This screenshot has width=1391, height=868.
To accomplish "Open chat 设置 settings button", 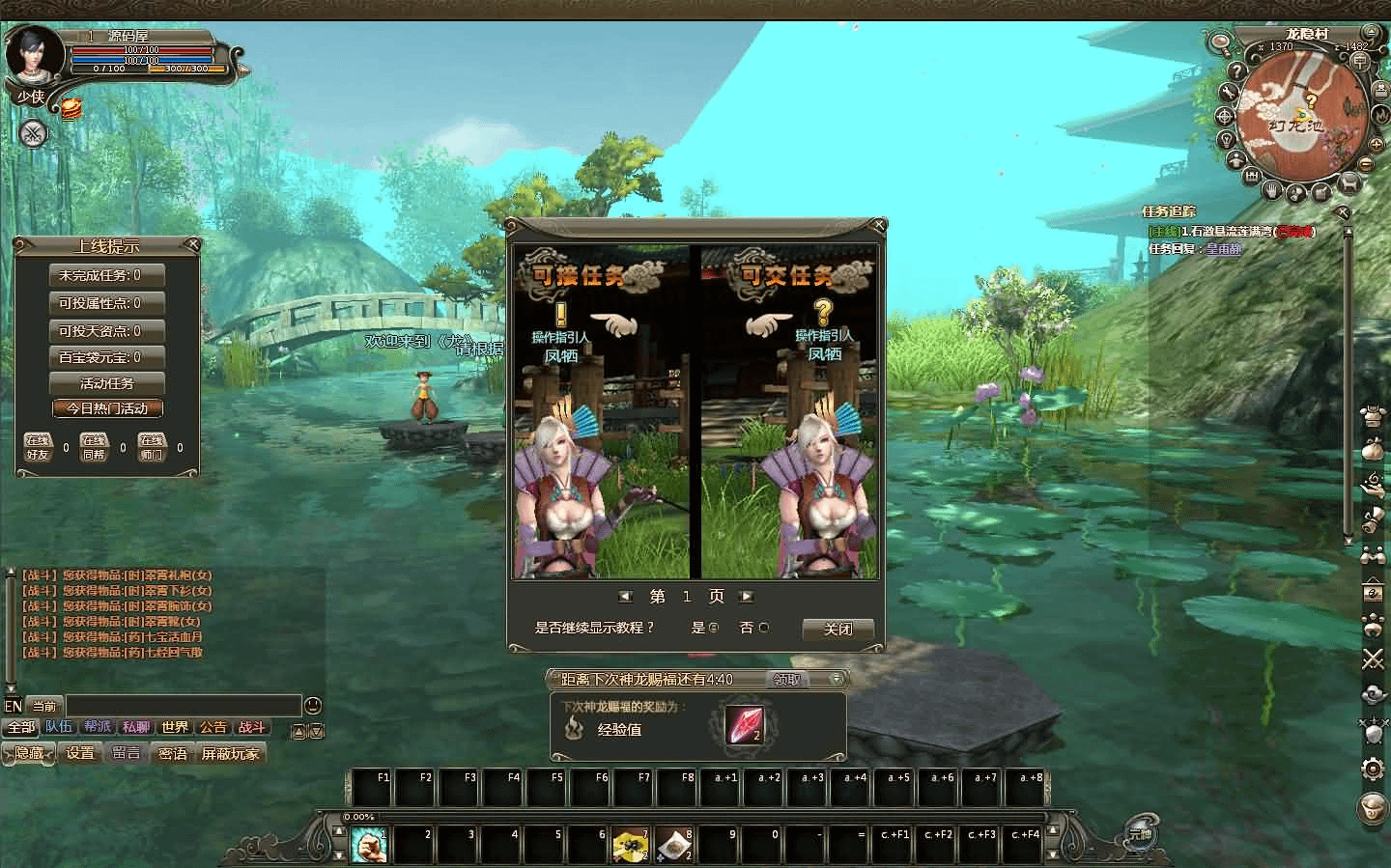I will [x=80, y=753].
